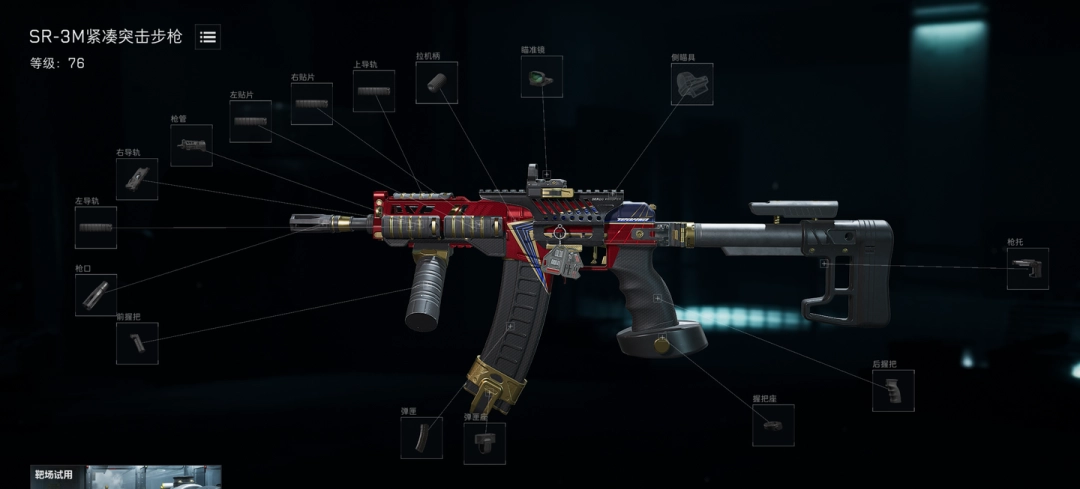The height and width of the screenshot is (489, 1080).
Task: Pick the 右贴片 right patch slot
Action: pos(312,104)
